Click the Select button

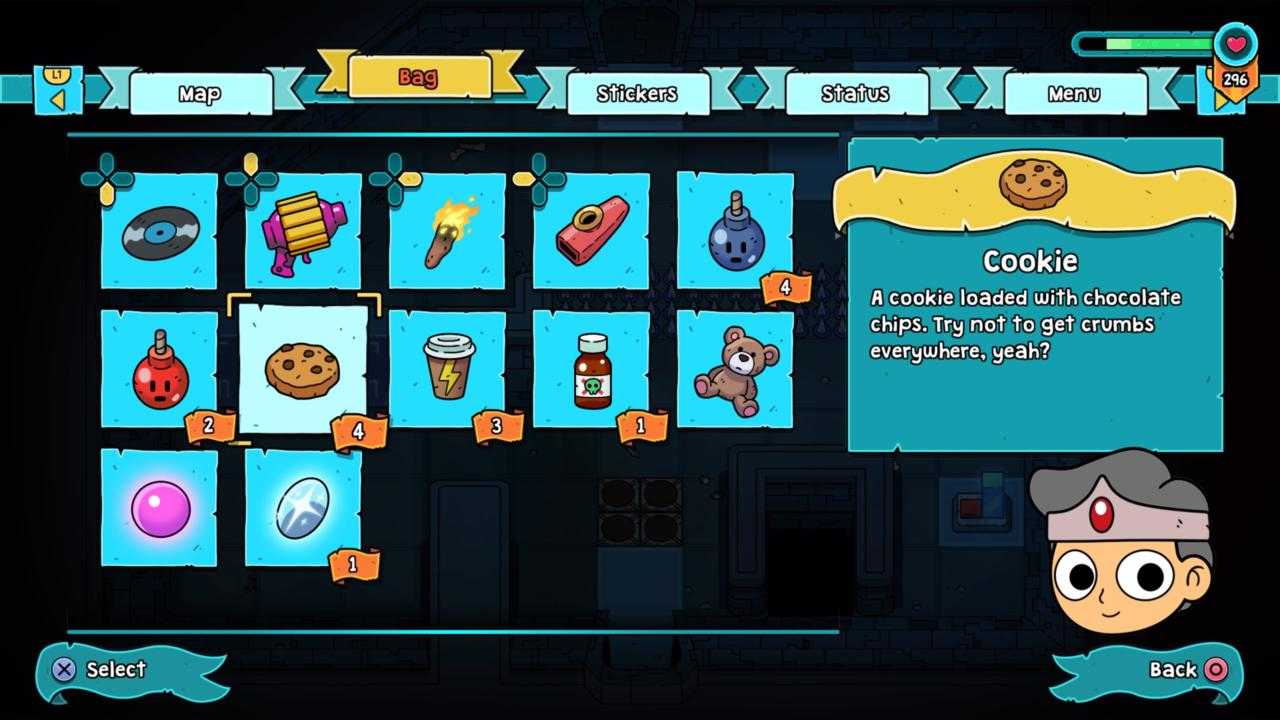point(100,670)
